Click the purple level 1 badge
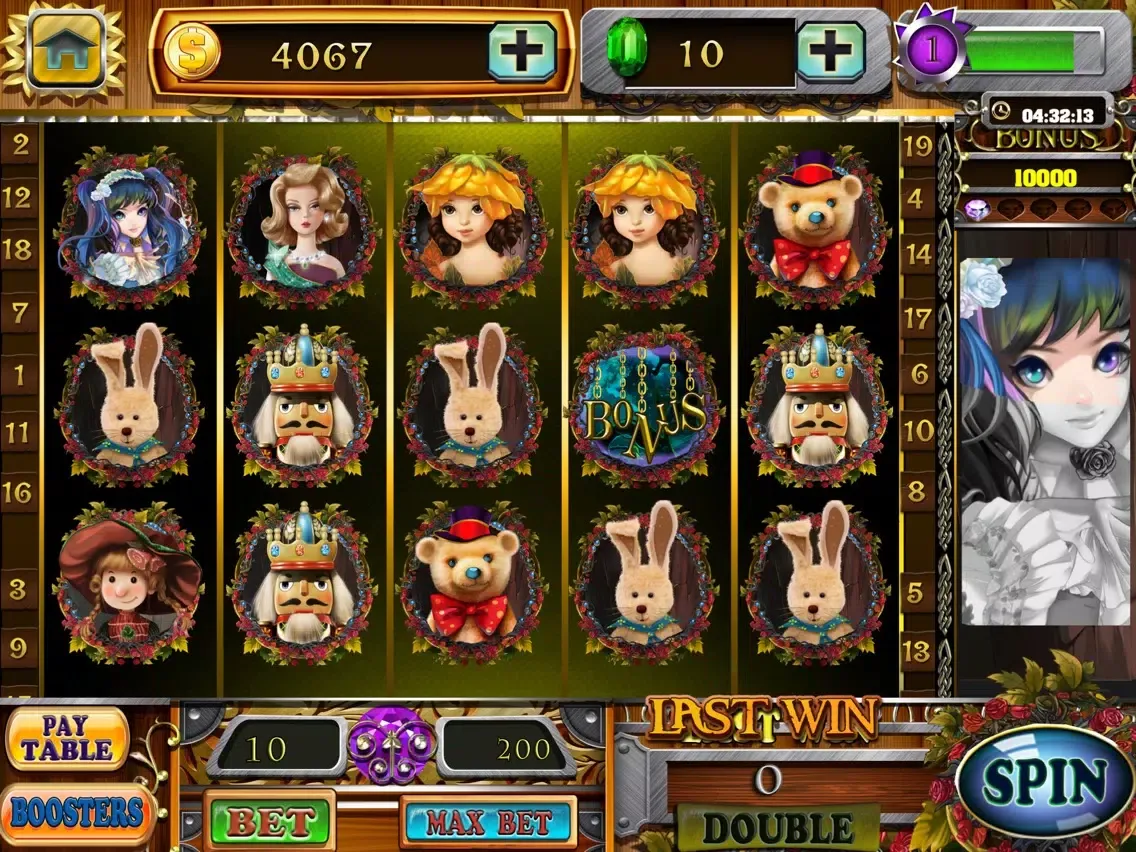The image size is (1136, 852). [931, 51]
